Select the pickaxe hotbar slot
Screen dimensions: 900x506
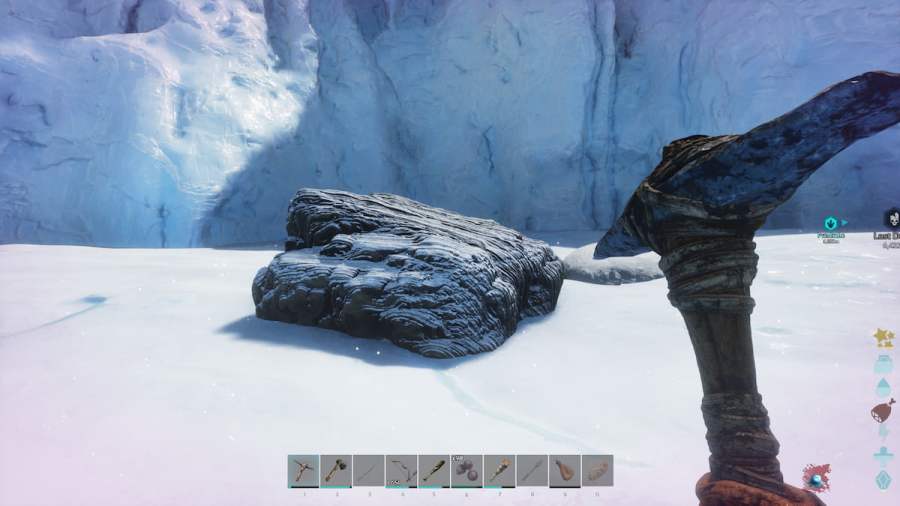coord(303,470)
